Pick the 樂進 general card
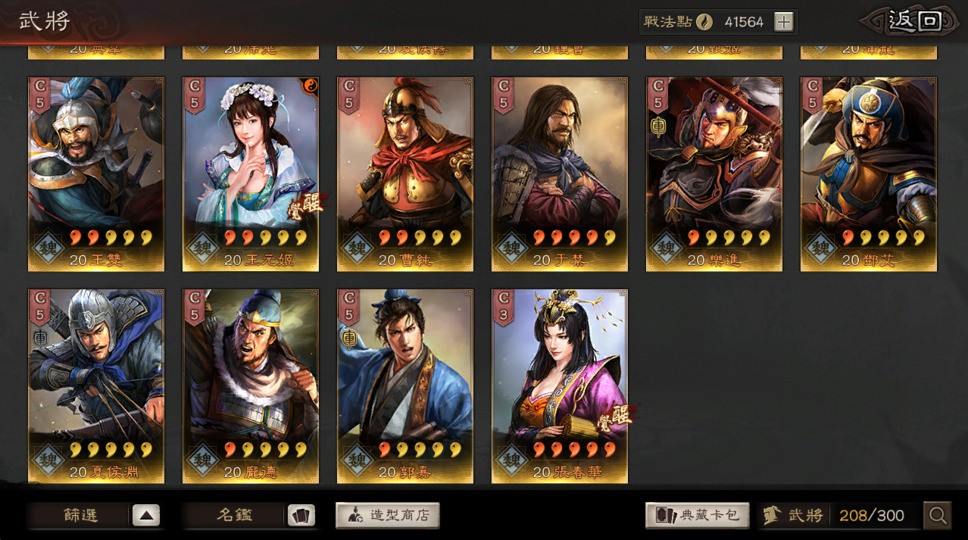 click(714, 174)
